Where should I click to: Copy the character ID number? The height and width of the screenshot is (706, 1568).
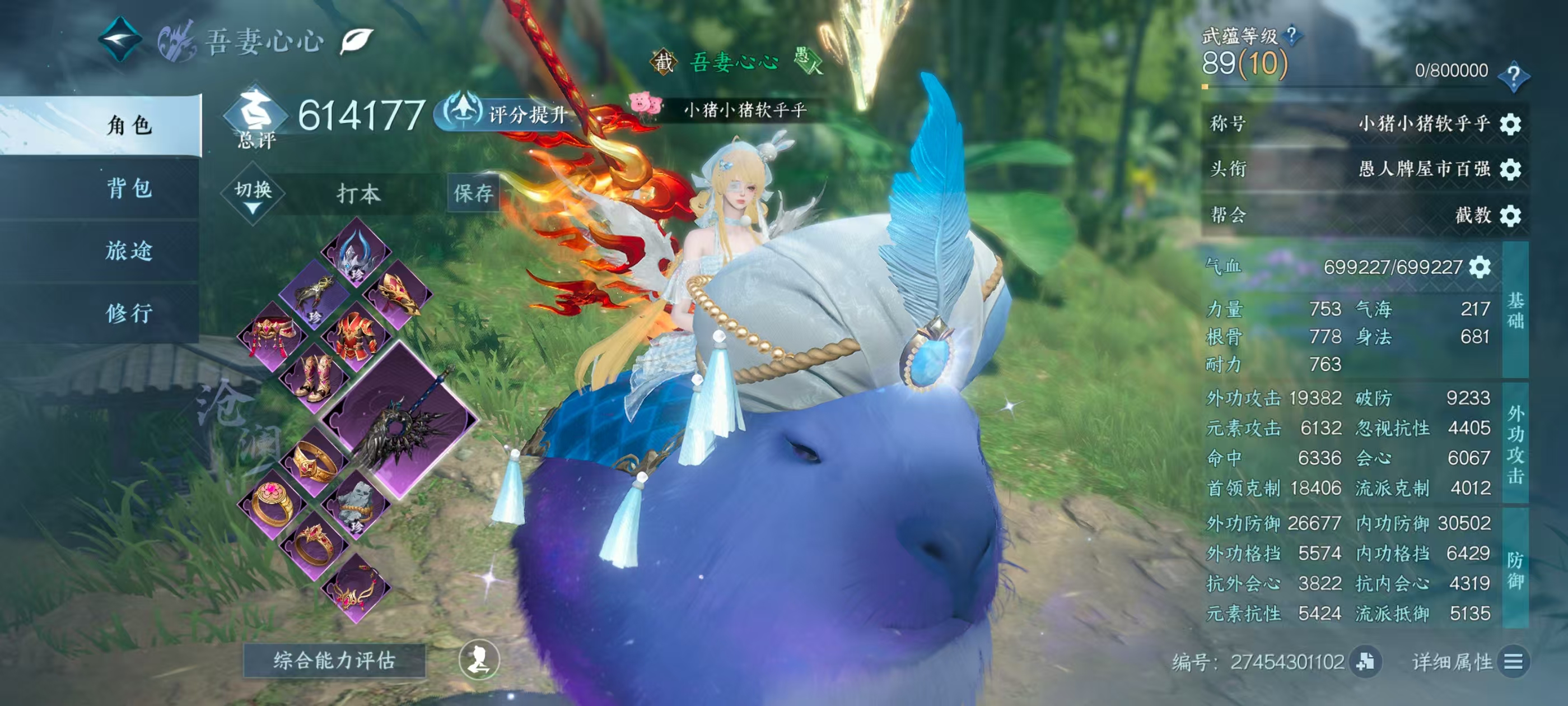coord(1365,661)
